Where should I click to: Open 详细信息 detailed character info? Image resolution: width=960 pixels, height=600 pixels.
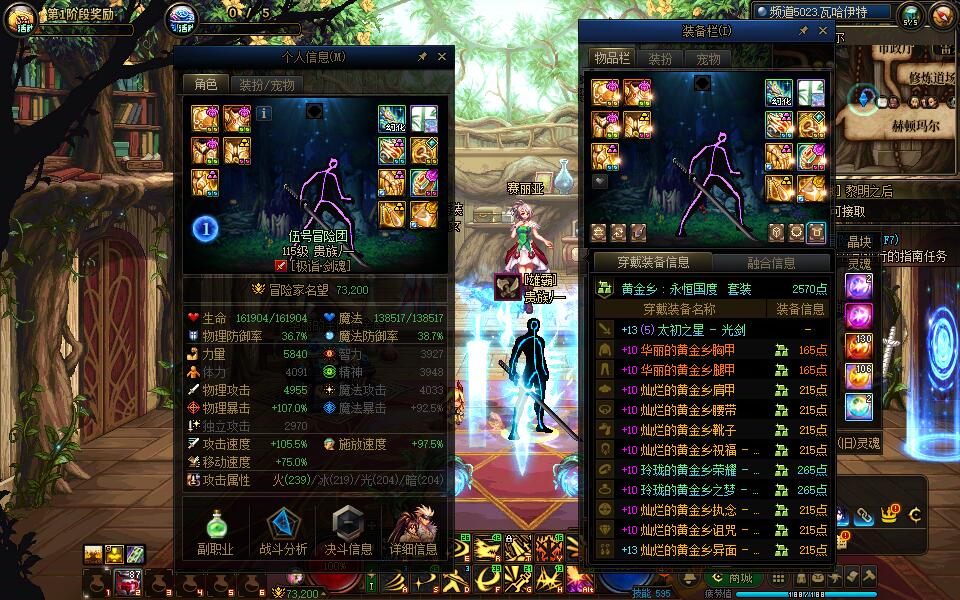point(413,532)
